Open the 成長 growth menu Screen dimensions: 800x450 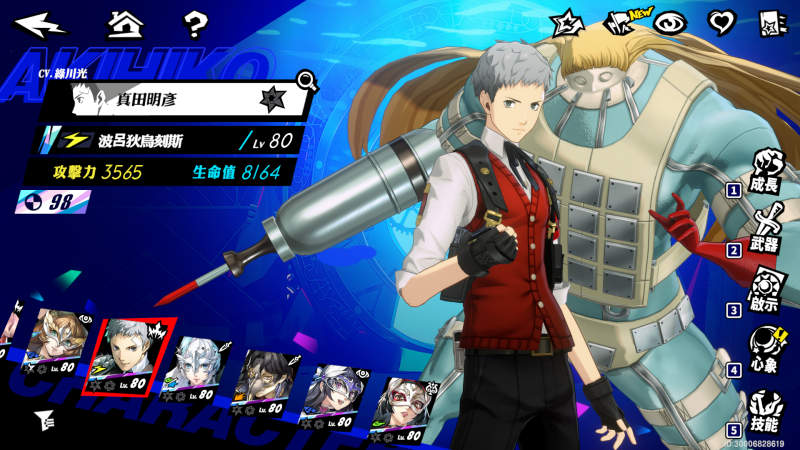click(768, 171)
